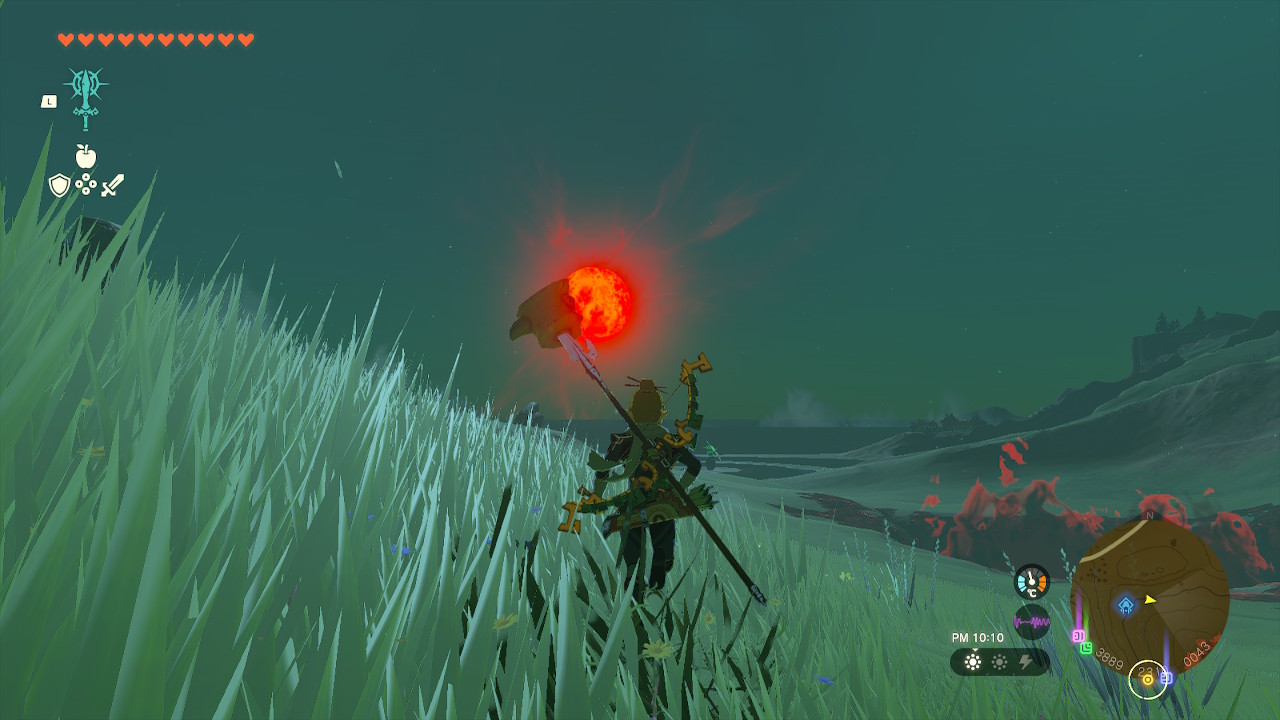This screenshot has width=1280, height=720.
Task: Open the circular minimap
Action: [1150, 596]
